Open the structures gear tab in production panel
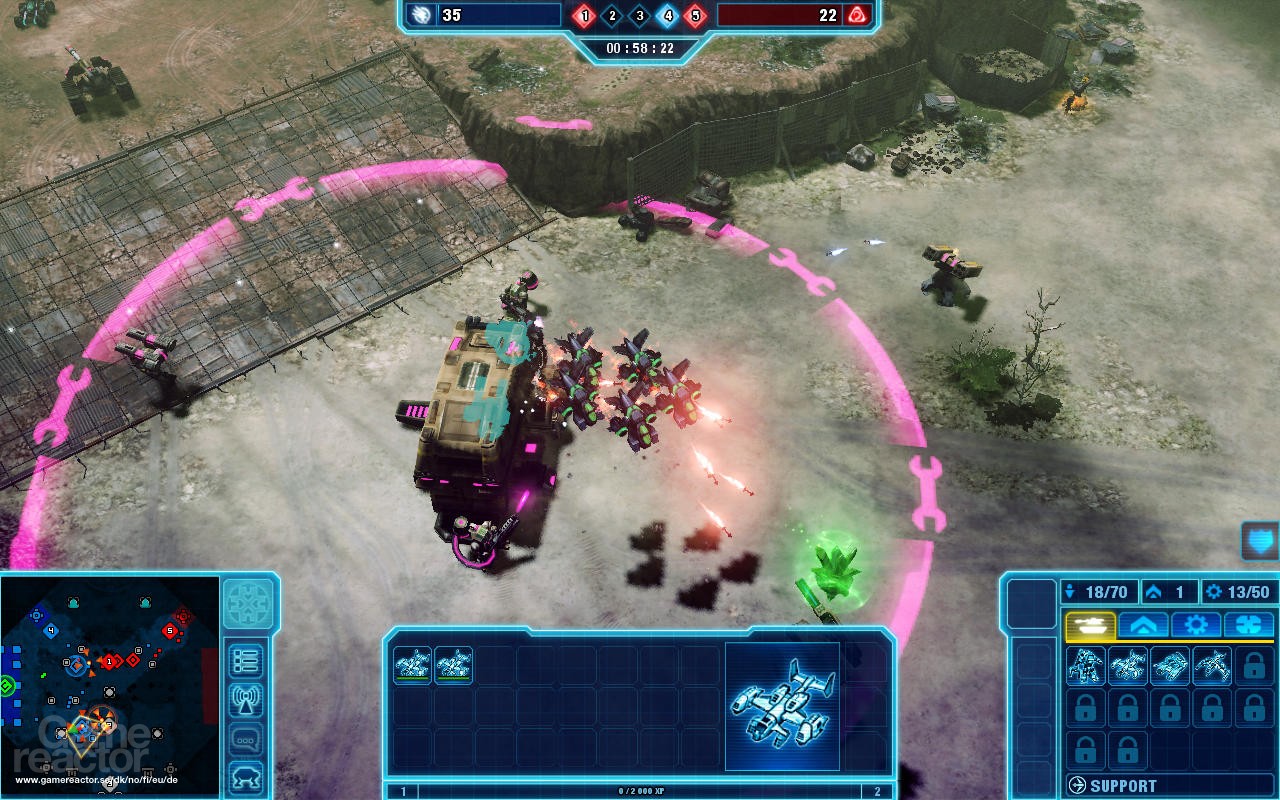 click(x=1195, y=624)
